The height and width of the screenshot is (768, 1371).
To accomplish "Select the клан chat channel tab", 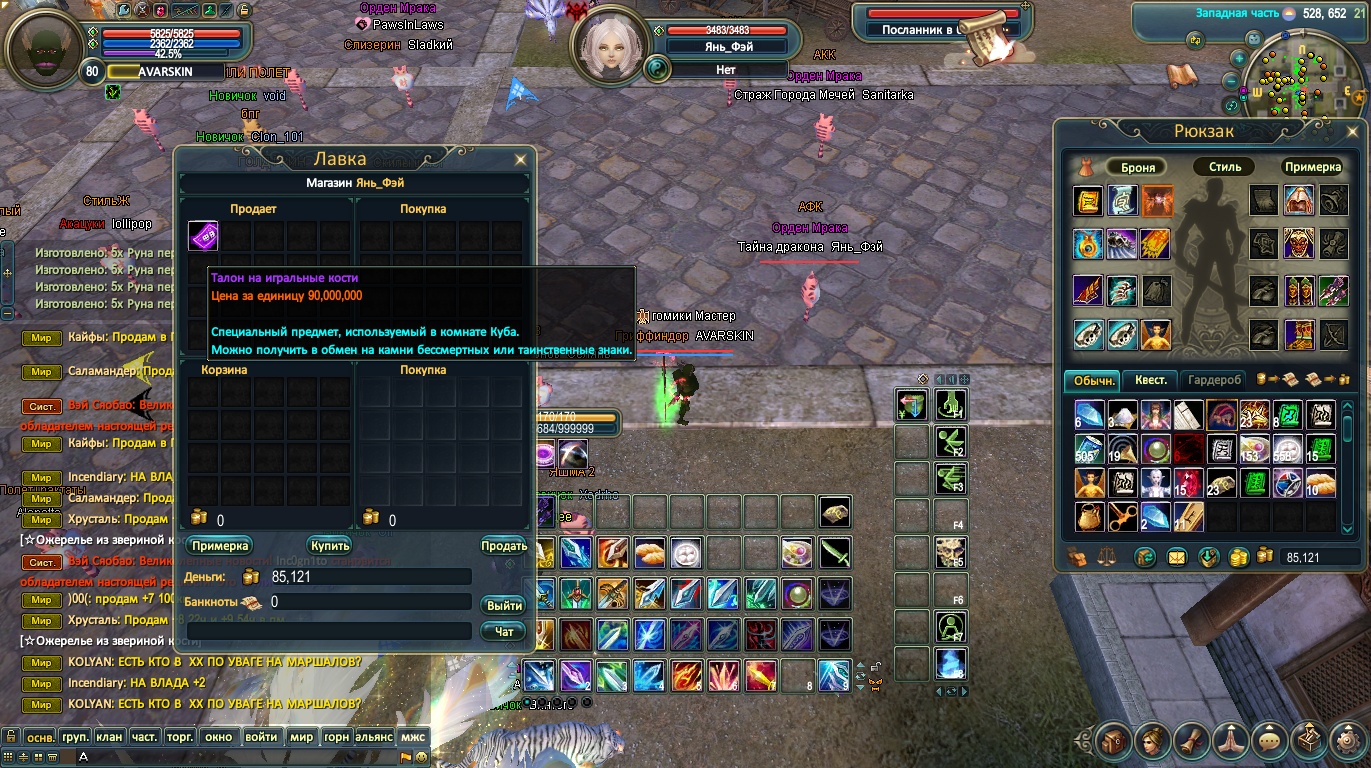I will pos(109,737).
